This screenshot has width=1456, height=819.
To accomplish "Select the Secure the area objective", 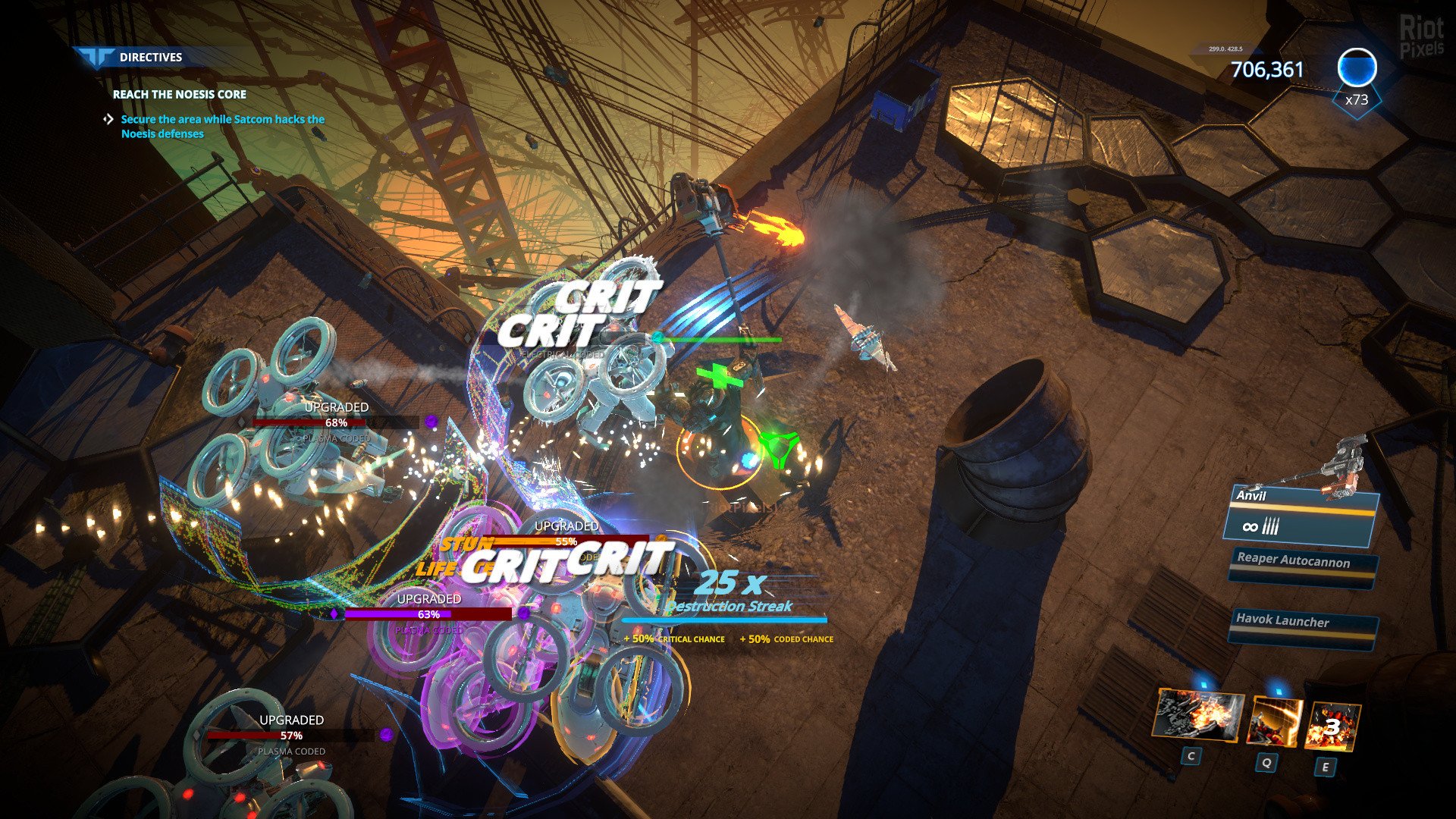I will (x=222, y=127).
